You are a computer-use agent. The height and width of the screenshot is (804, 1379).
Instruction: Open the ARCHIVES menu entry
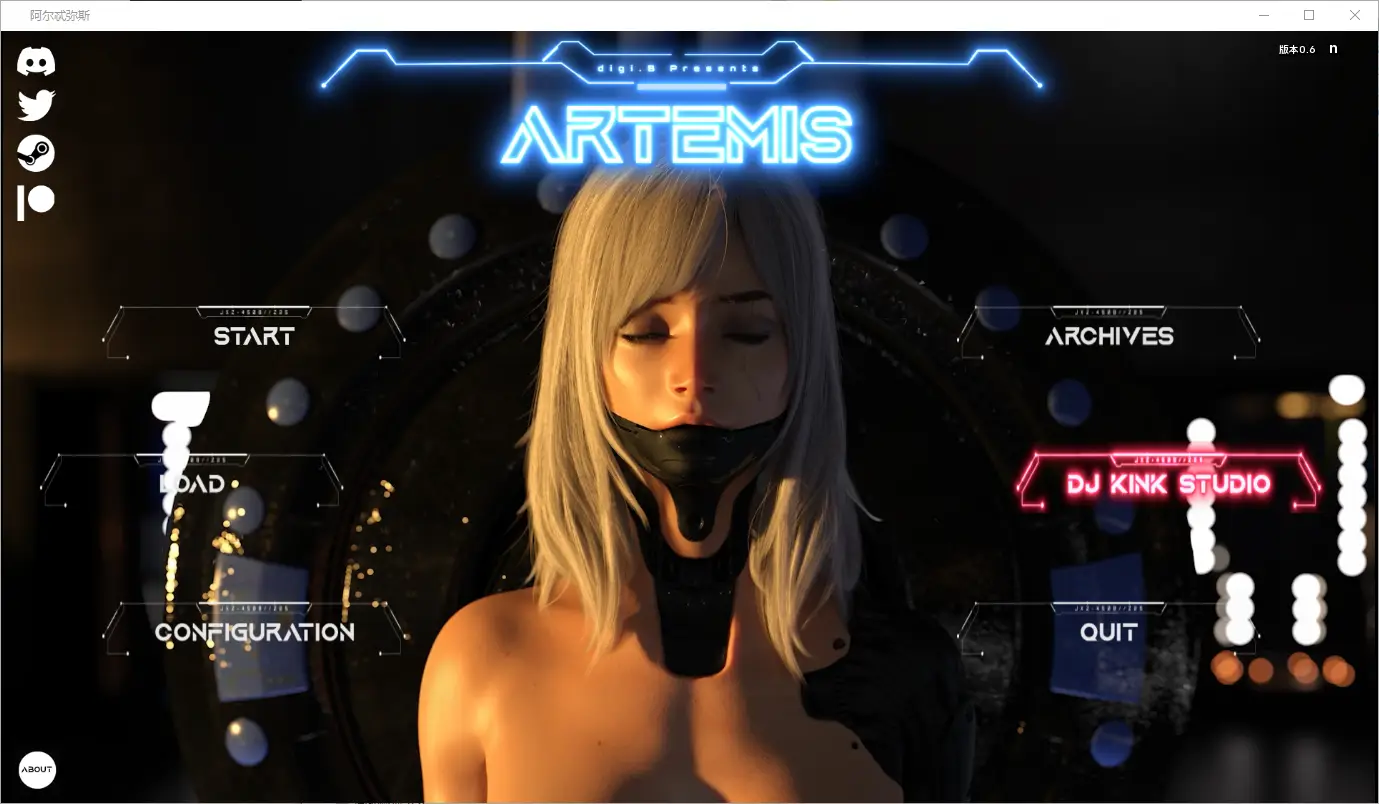coord(1108,336)
